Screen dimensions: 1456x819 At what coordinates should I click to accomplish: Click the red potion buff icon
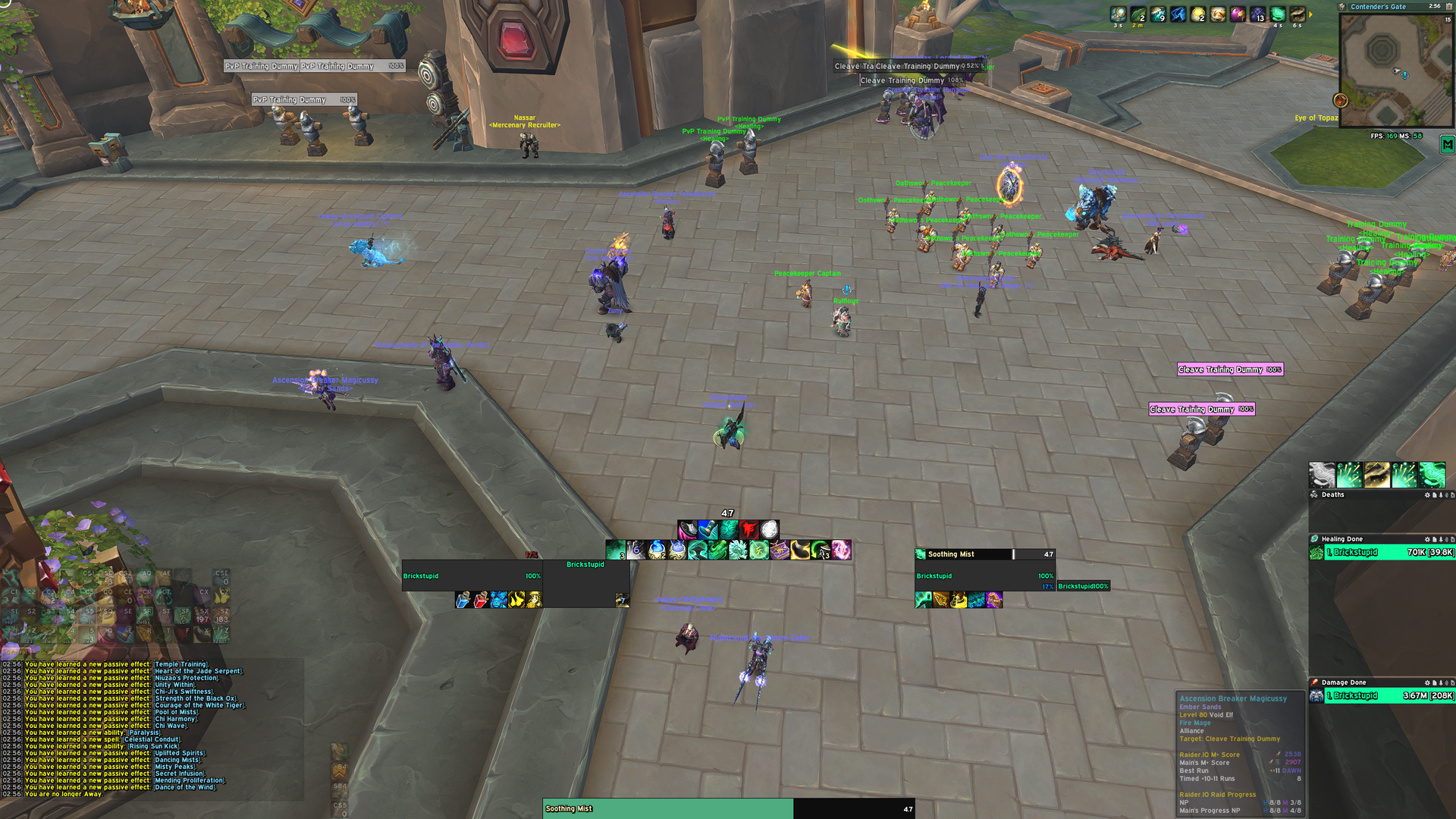coord(481,601)
